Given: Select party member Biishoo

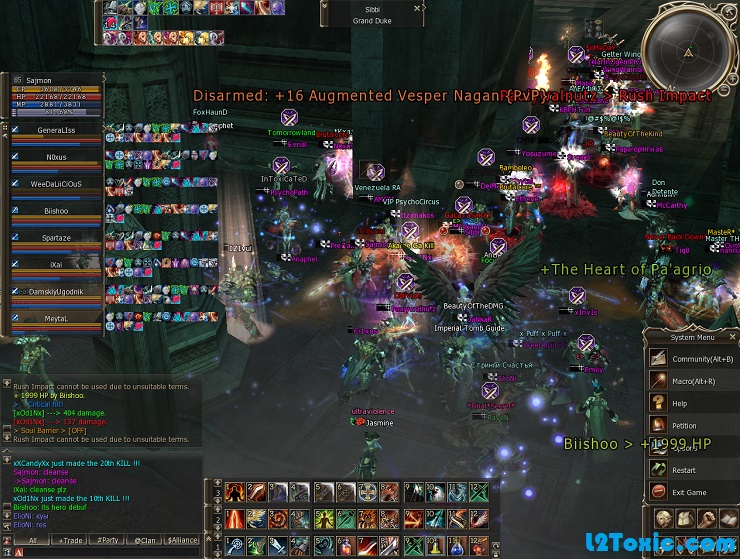Looking at the screenshot, I should tap(56, 211).
